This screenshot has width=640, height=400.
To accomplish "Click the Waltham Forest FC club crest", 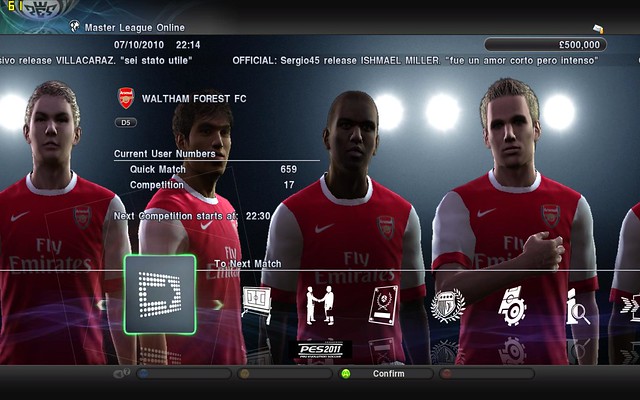I will [126, 99].
